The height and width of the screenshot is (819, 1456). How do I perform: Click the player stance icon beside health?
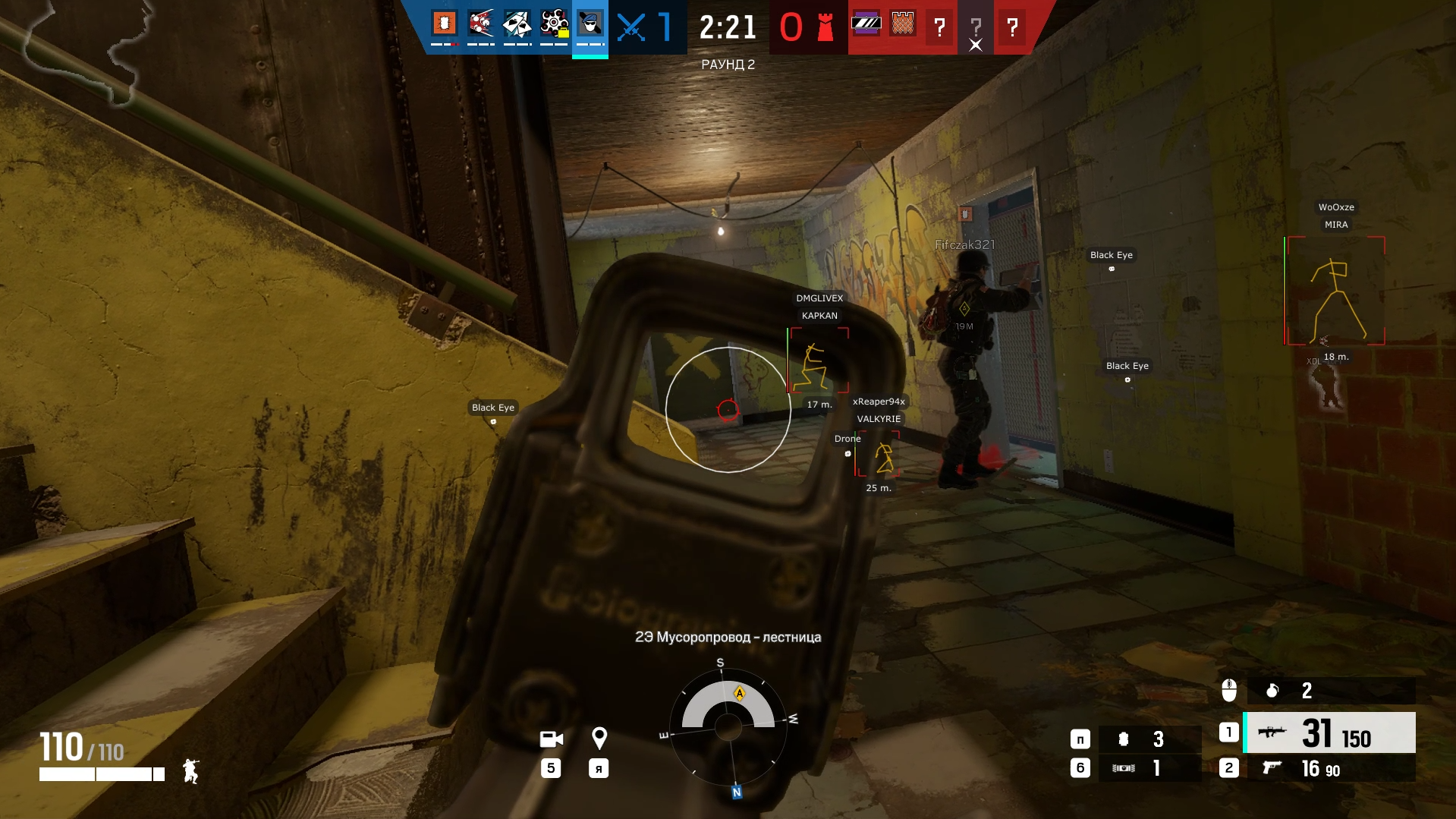pyautogui.click(x=190, y=771)
